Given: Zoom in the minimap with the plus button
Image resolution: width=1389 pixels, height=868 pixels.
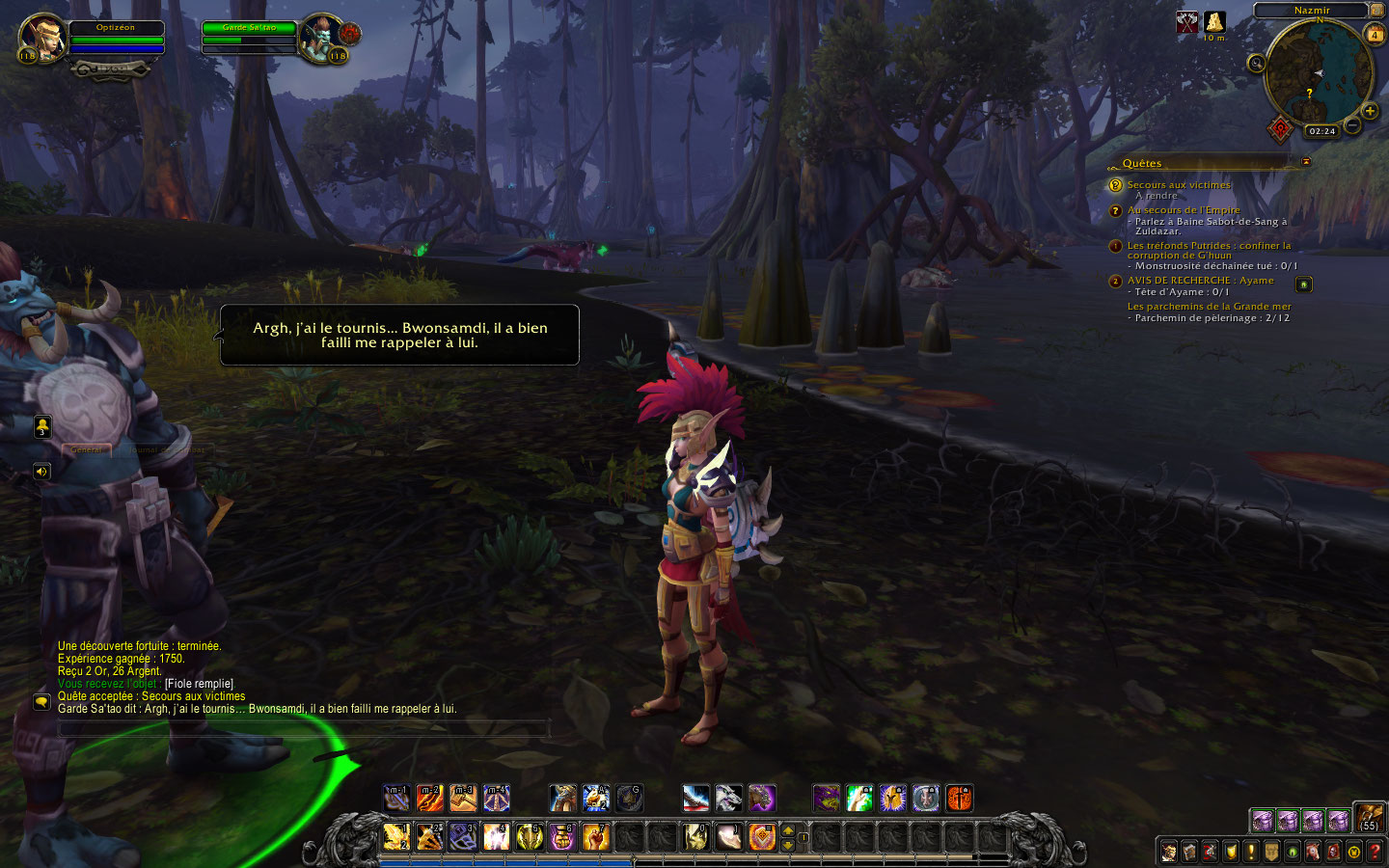Looking at the screenshot, I should pyautogui.click(x=1370, y=111).
